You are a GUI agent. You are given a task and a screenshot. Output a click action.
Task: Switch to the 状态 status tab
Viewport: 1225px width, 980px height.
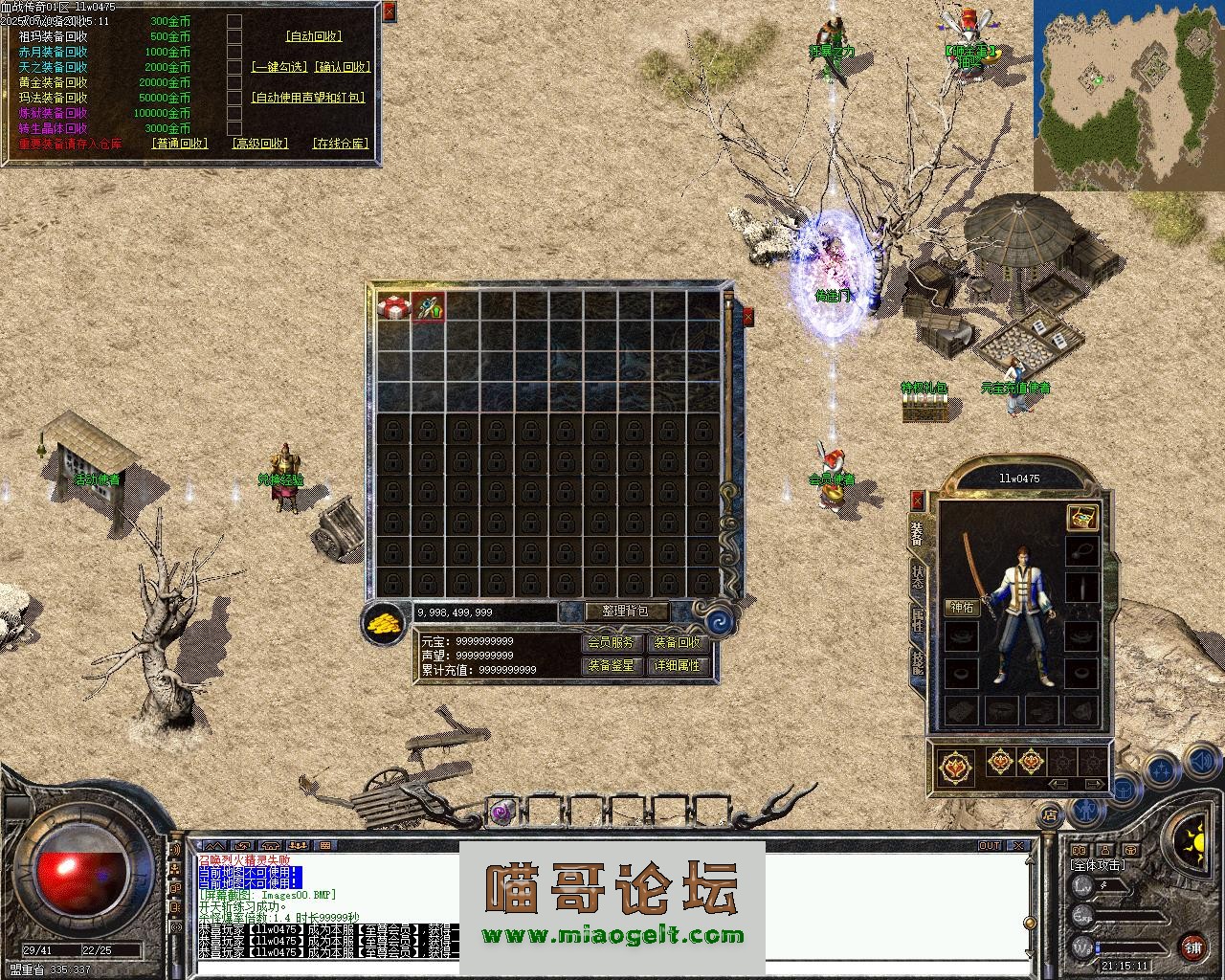point(918,577)
